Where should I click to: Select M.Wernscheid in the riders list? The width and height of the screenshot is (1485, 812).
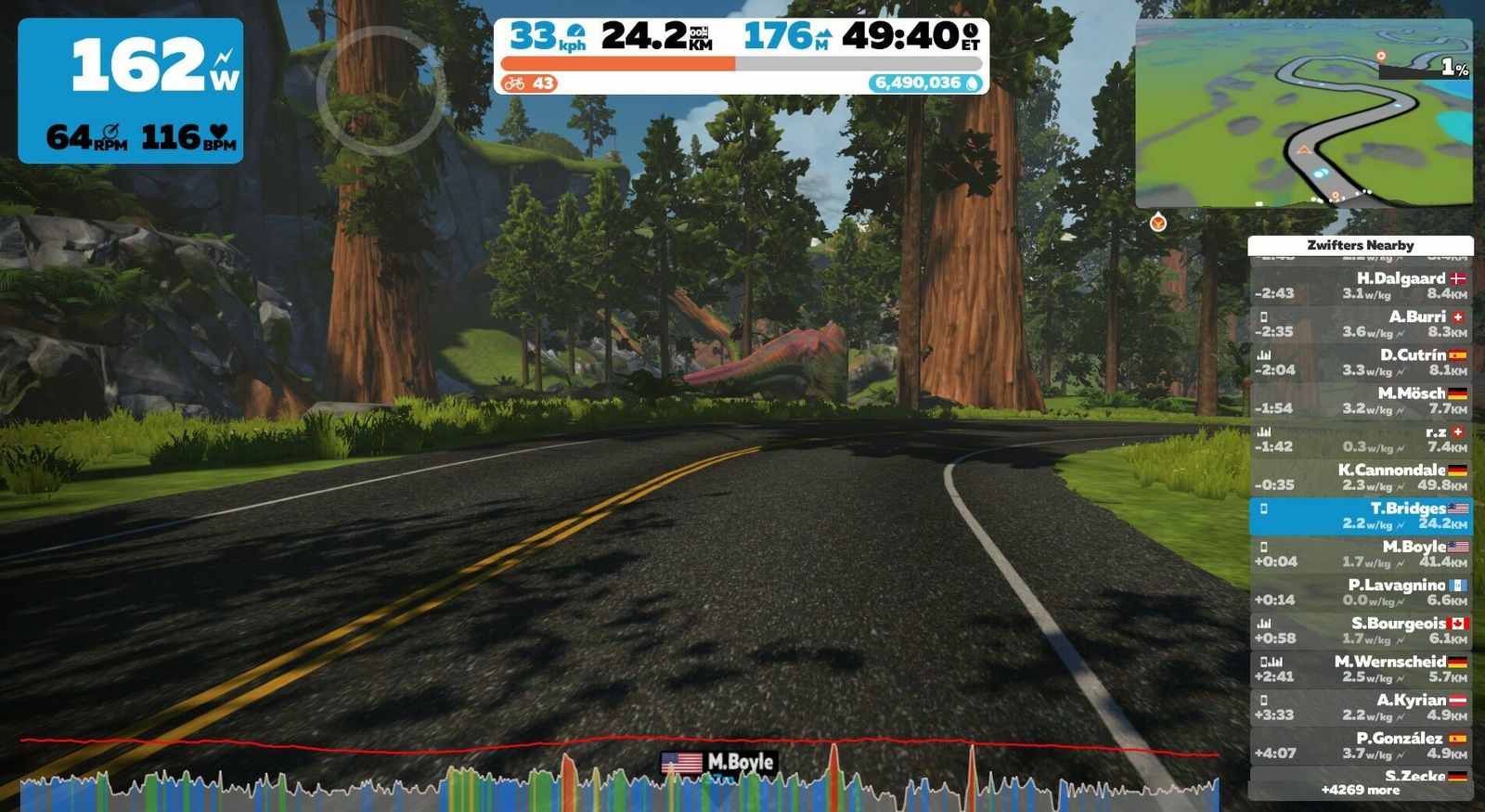click(x=1360, y=669)
